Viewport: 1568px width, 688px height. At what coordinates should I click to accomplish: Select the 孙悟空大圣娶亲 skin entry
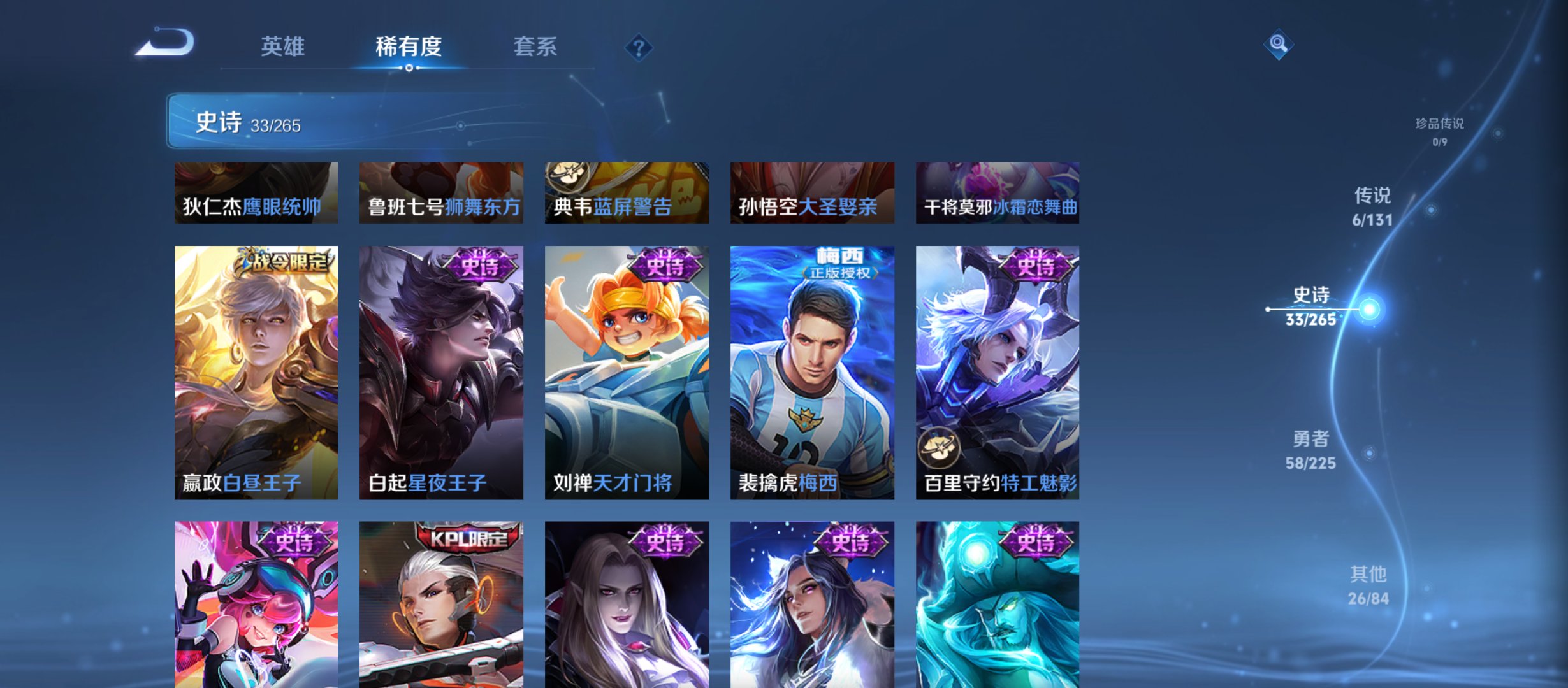tap(811, 192)
